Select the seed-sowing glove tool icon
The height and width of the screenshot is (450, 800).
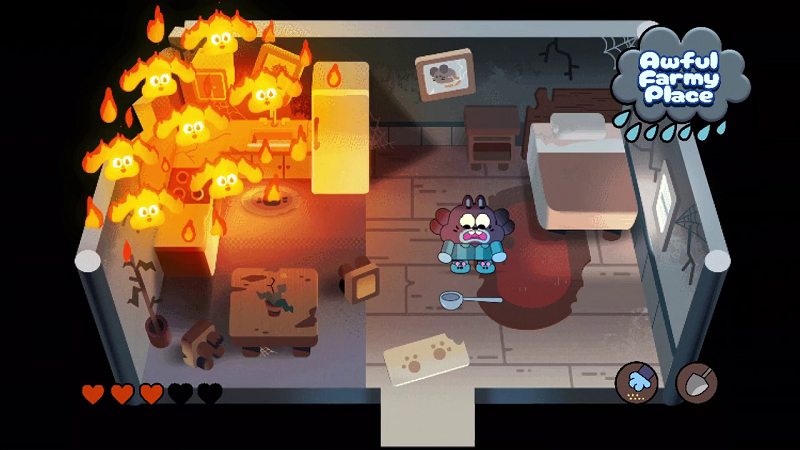point(636,381)
